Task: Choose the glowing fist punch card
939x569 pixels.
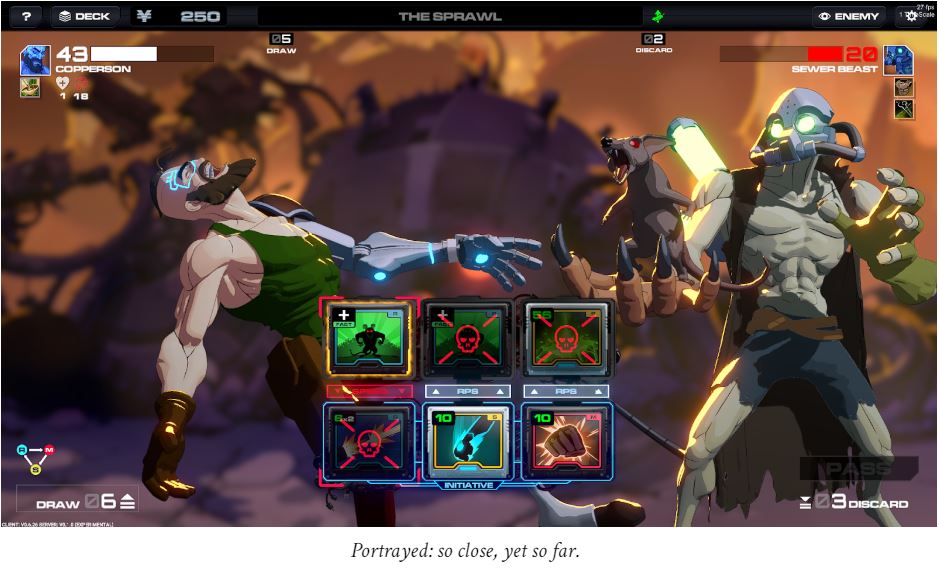Action: [x=564, y=439]
